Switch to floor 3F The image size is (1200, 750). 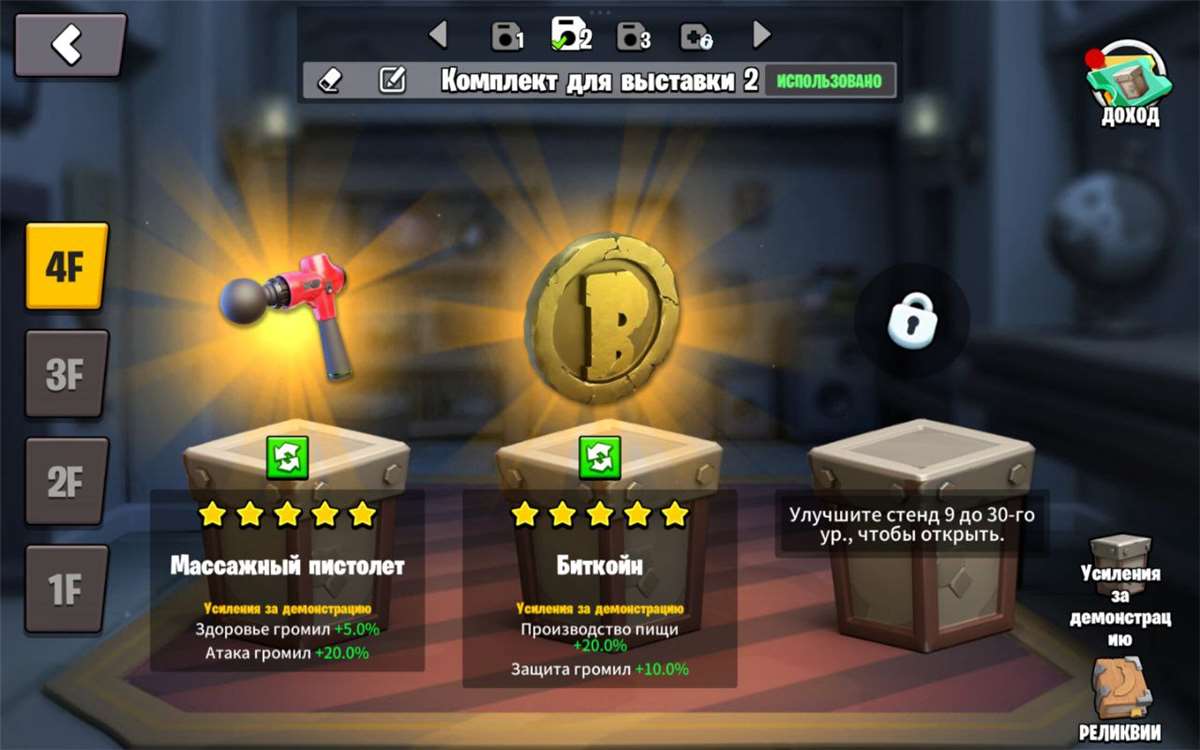[x=66, y=374]
